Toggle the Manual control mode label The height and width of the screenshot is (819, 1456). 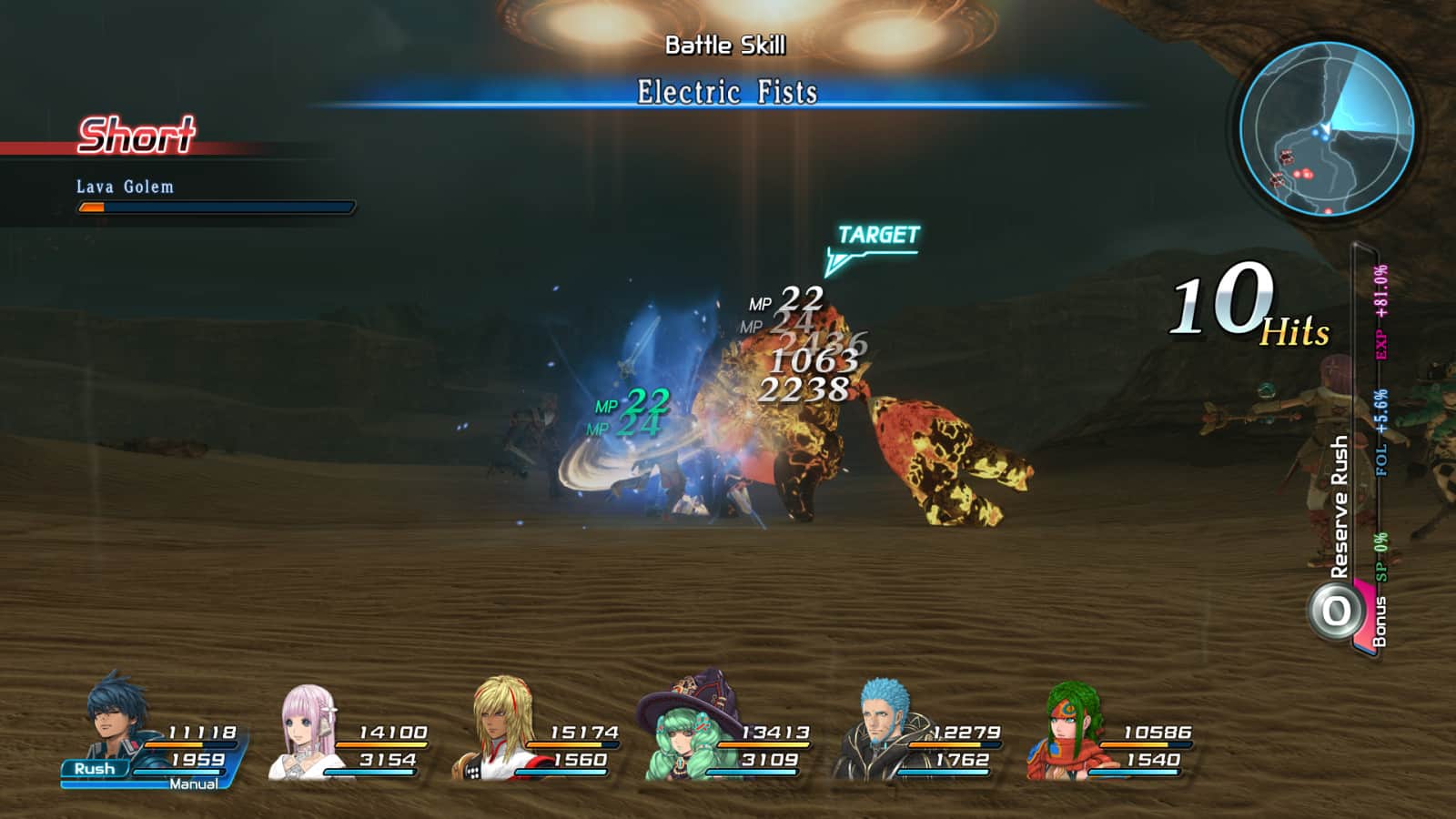pos(193,784)
